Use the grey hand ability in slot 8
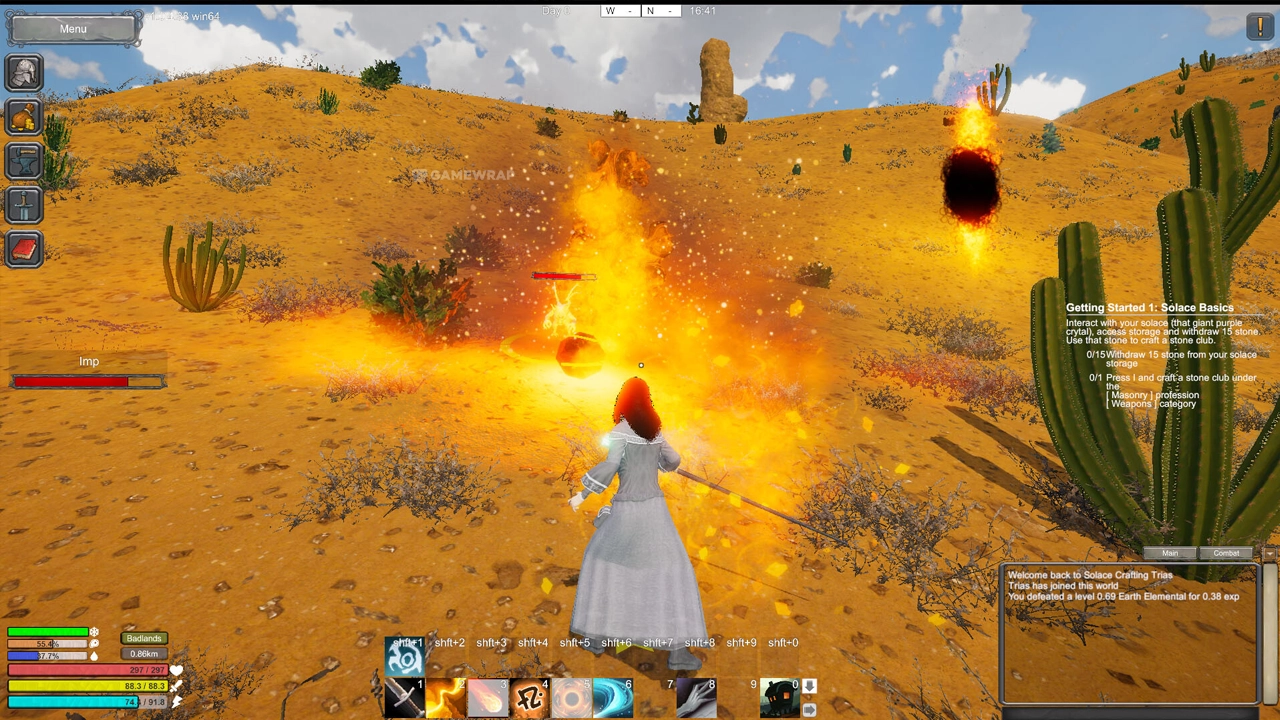The image size is (1280, 720). click(696, 698)
